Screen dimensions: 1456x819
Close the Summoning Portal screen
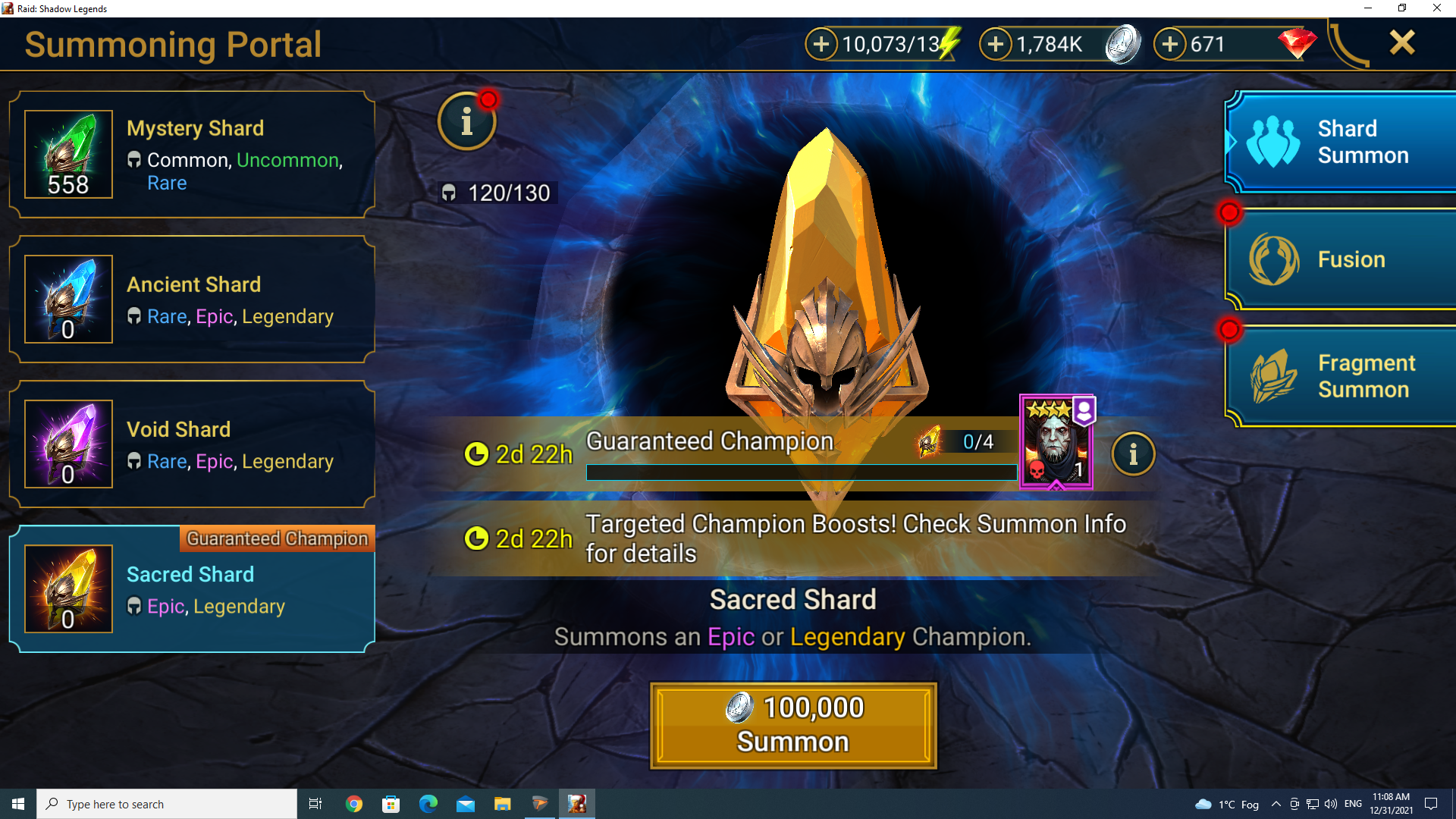pos(1402,42)
